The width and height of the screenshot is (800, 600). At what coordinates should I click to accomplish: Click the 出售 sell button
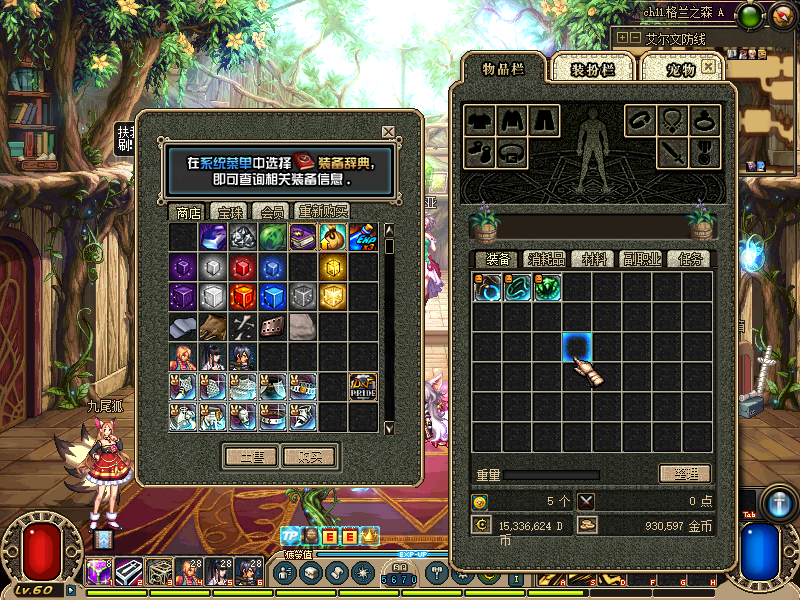pos(250,457)
